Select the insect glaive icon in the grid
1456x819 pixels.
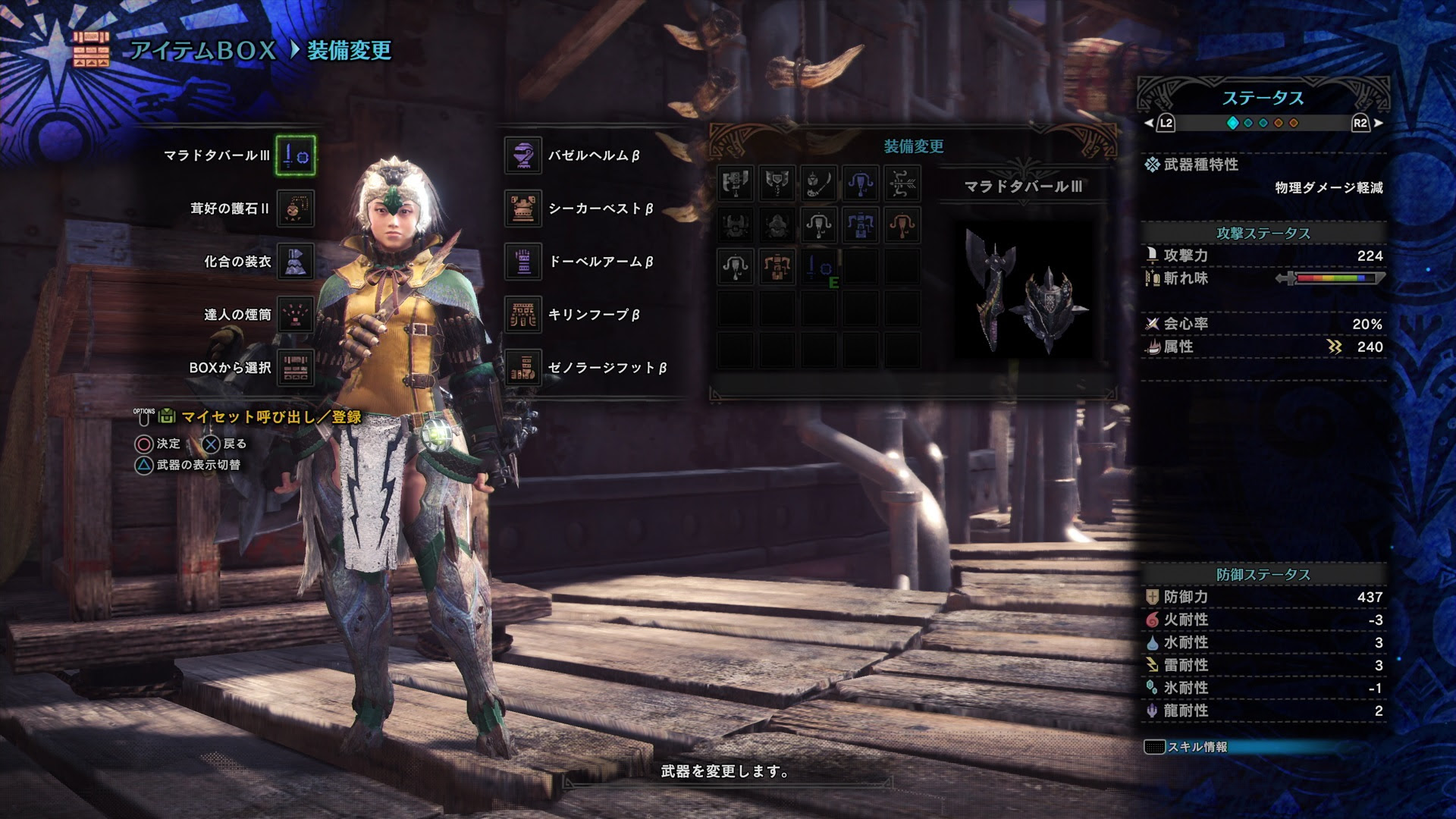click(819, 184)
